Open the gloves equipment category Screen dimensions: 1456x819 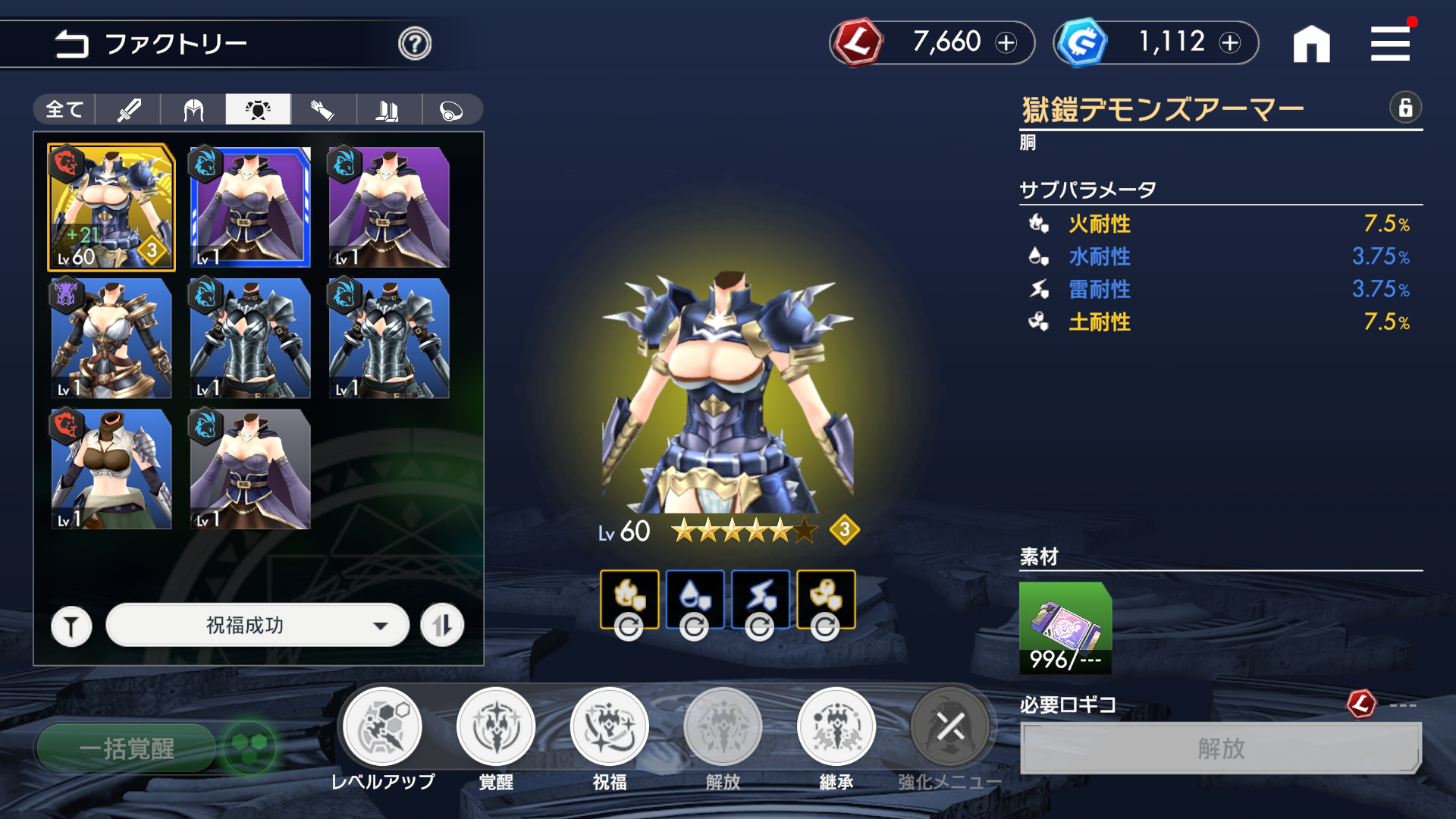coord(323,109)
